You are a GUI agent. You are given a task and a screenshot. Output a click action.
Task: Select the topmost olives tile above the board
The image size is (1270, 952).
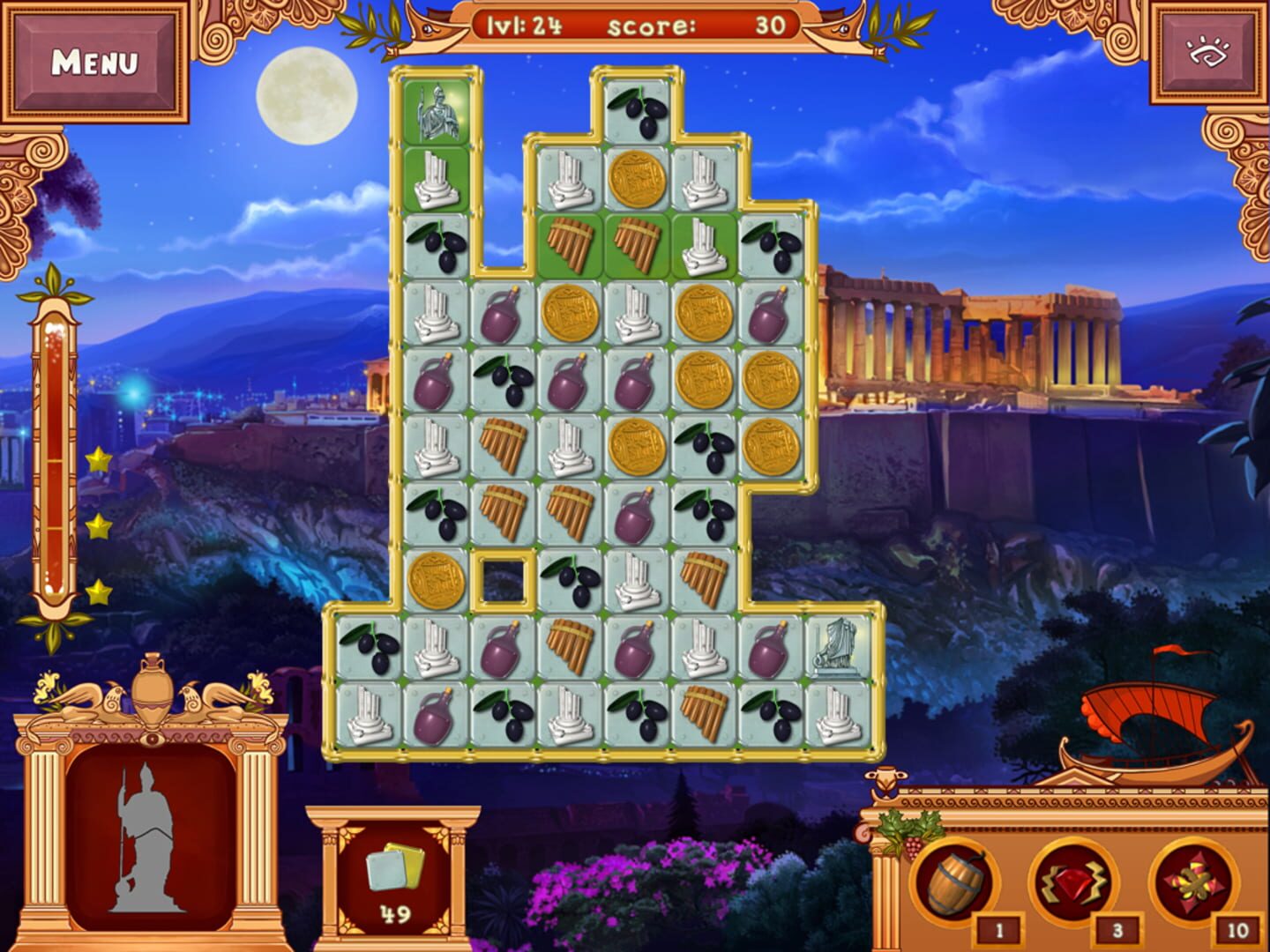click(x=637, y=111)
